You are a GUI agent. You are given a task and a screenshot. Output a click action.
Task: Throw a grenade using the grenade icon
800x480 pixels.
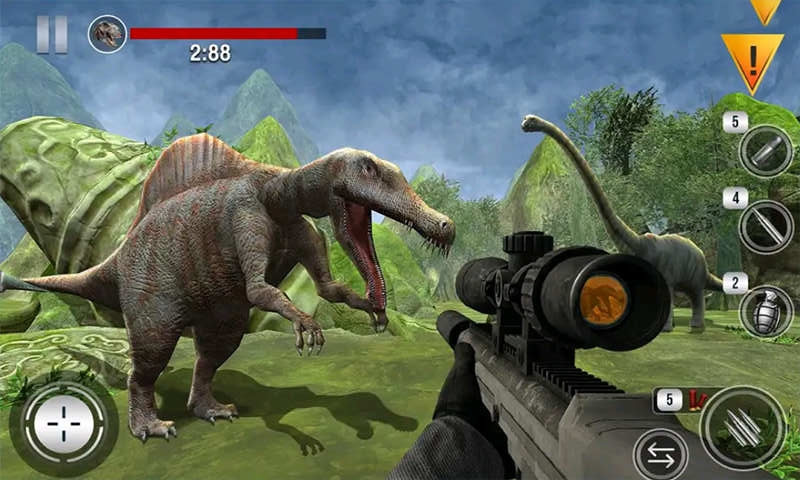point(766,311)
